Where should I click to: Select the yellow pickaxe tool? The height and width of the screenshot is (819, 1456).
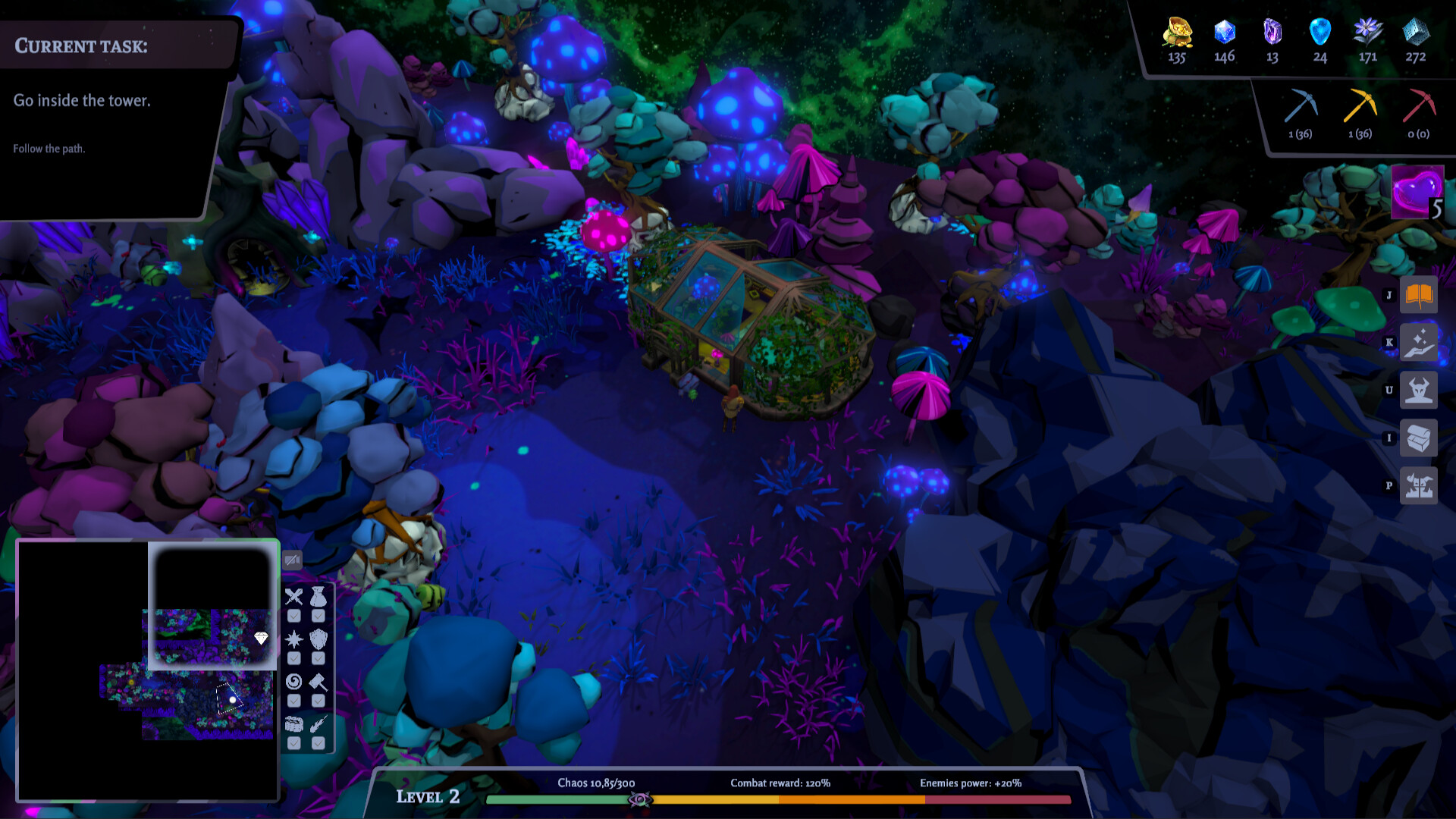click(1360, 108)
